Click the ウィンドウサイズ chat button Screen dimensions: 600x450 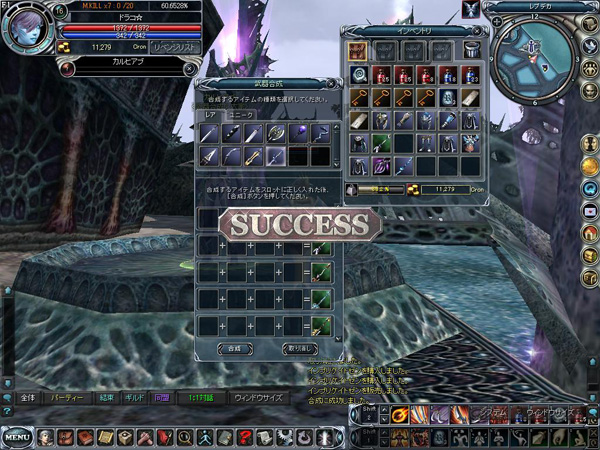pyautogui.click(x=258, y=397)
